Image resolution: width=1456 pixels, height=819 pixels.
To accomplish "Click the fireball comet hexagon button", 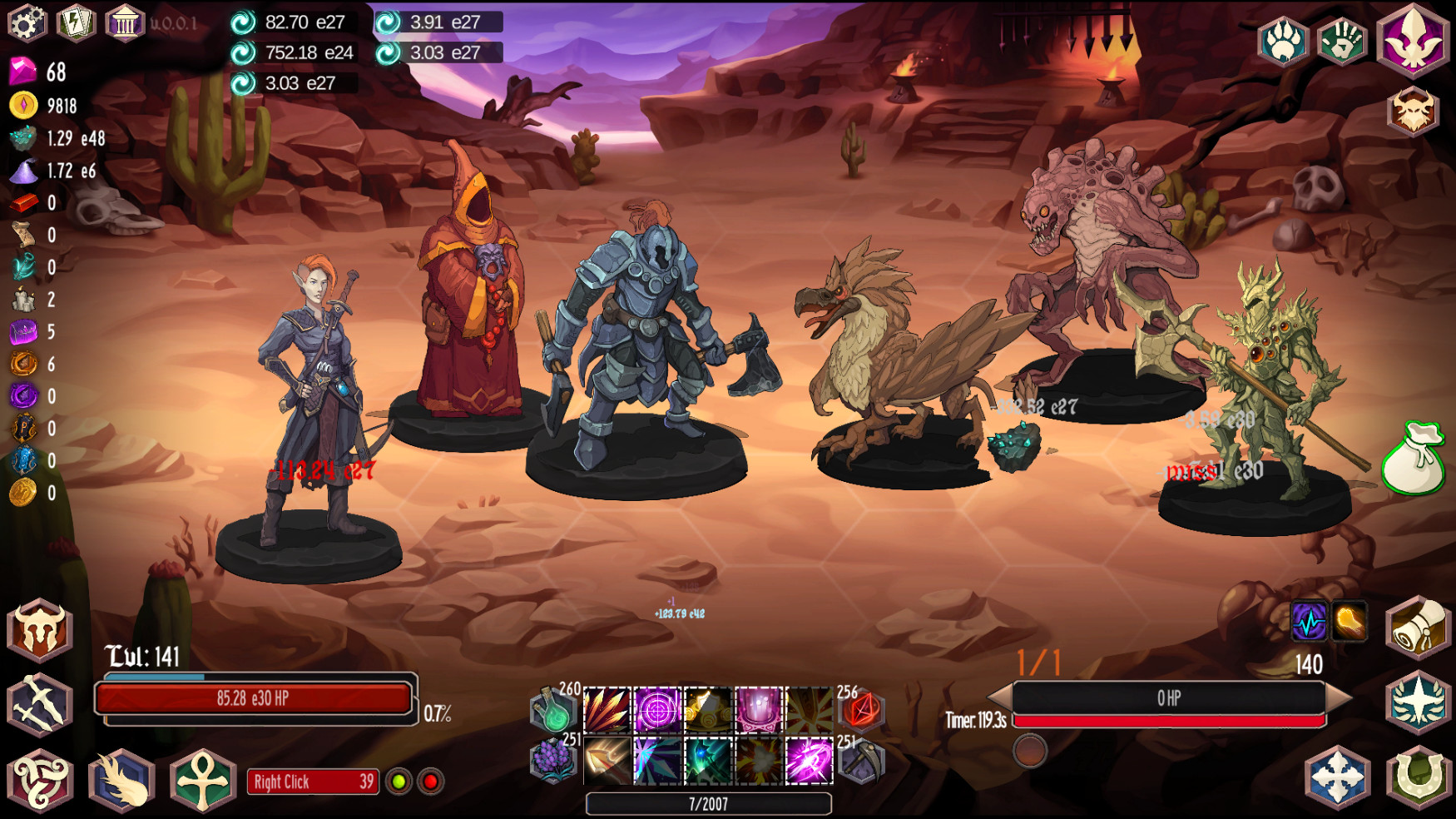I will [x=121, y=780].
